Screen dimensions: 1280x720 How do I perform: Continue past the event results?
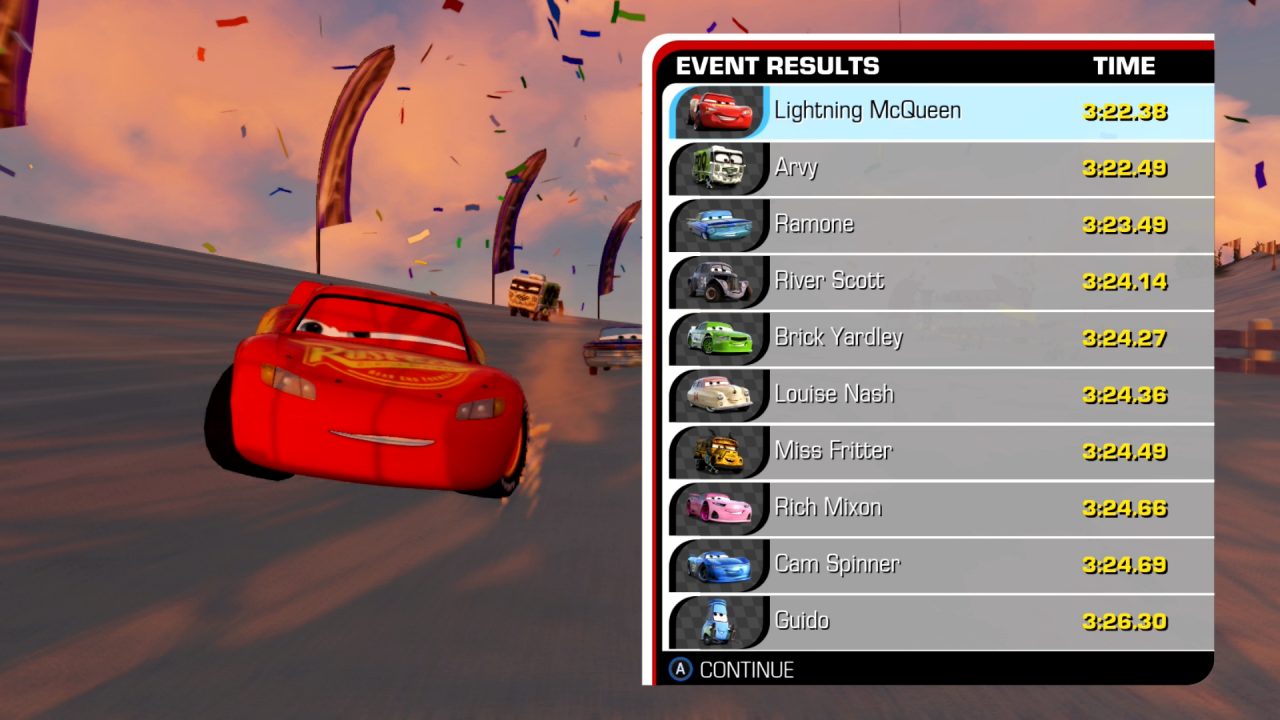[x=732, y=670]
